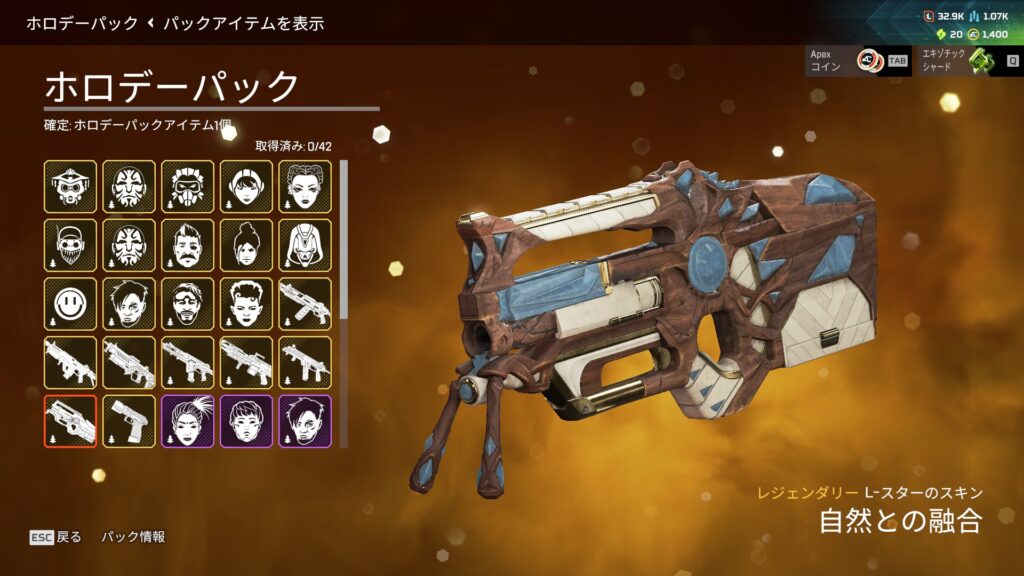The image size is (1024, 576).
Task: Choose the Loba braided-hair face item
Action: (x=305, y=186)
